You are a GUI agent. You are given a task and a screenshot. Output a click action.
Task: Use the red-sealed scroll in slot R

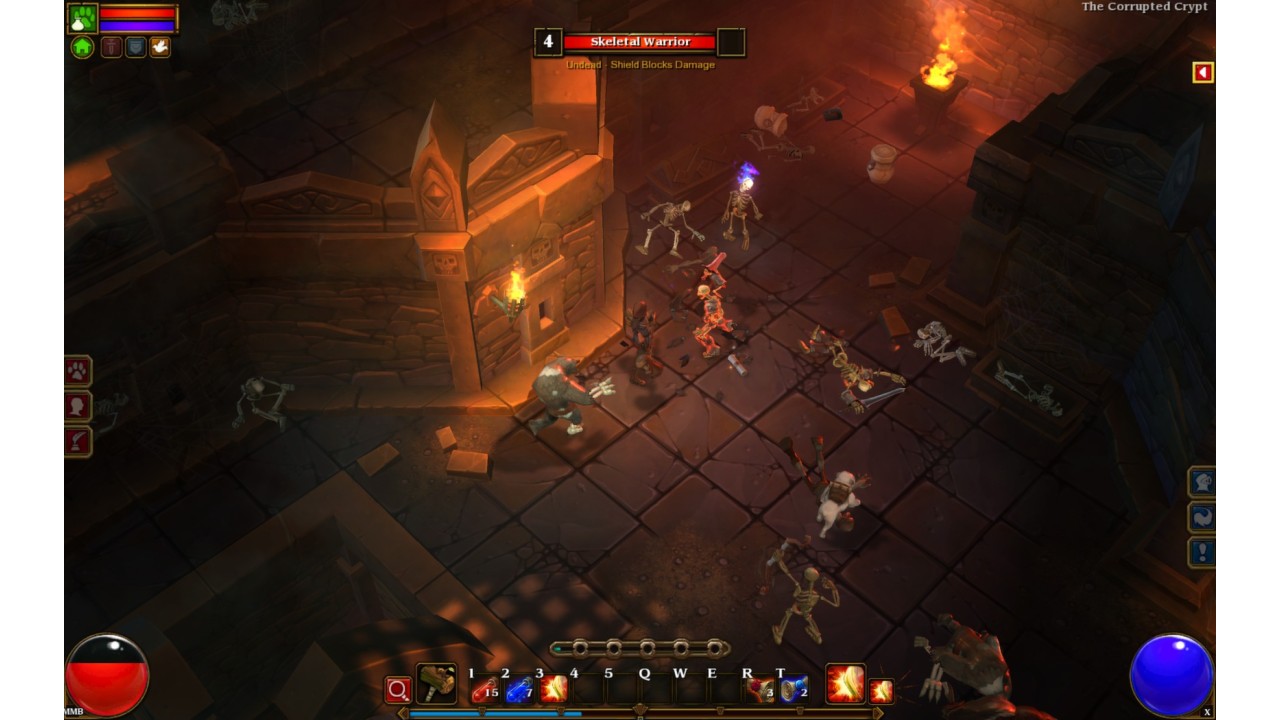coord(760,689)
